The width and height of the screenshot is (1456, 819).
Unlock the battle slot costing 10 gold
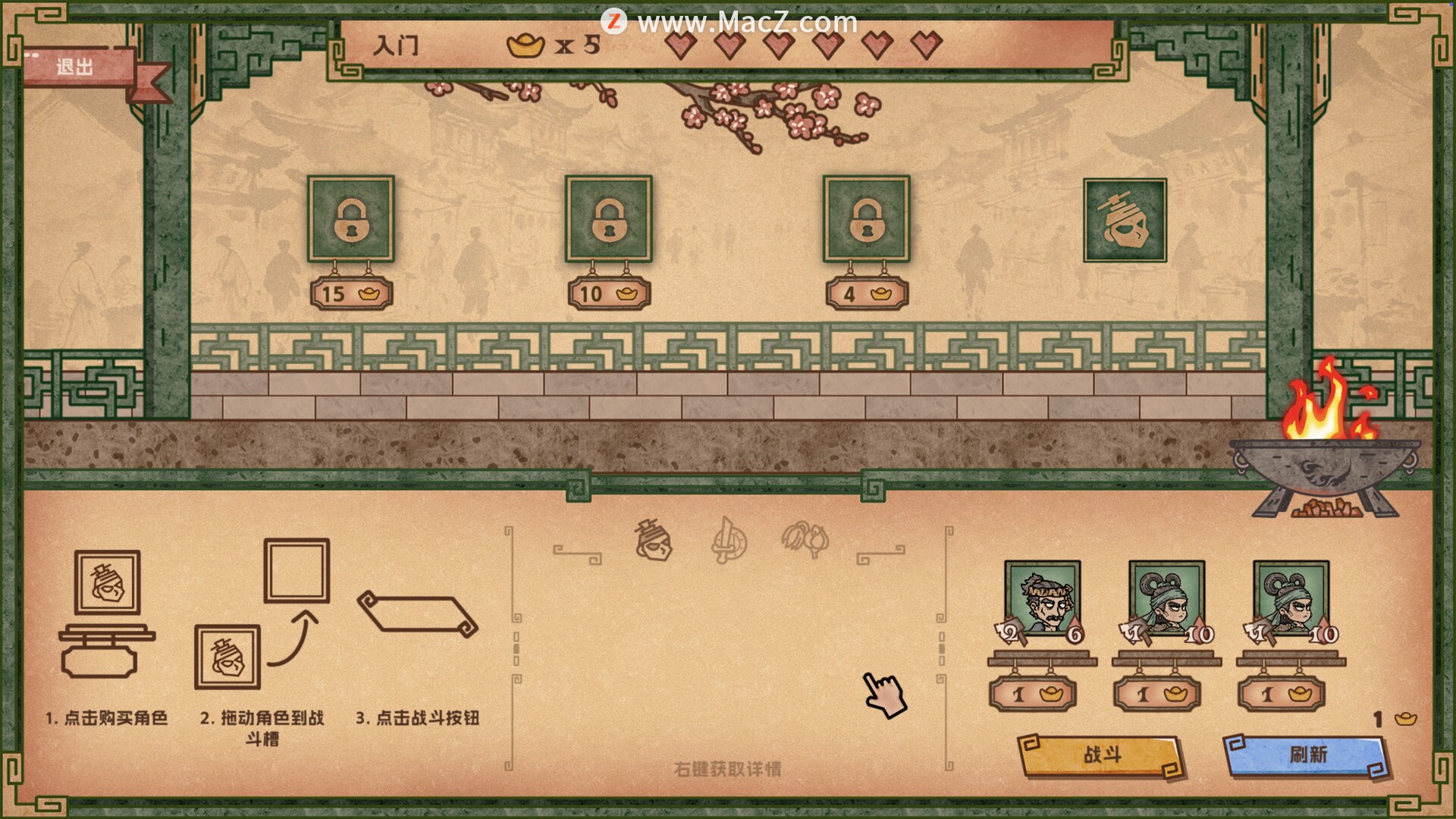click(x=608, y=220)
